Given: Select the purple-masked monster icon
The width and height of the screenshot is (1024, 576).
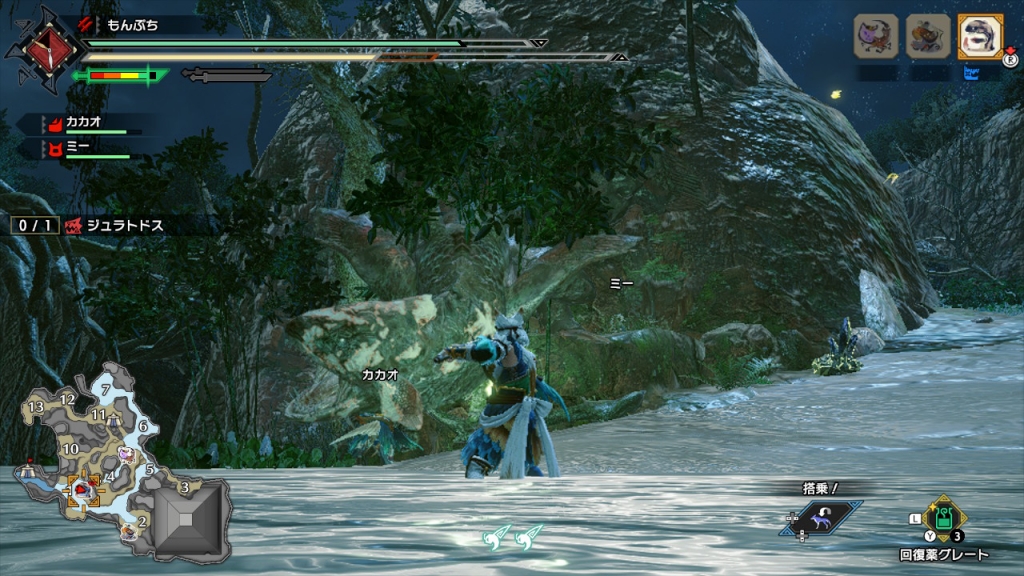Looking at the screenshot, I should tap(875, 36).
